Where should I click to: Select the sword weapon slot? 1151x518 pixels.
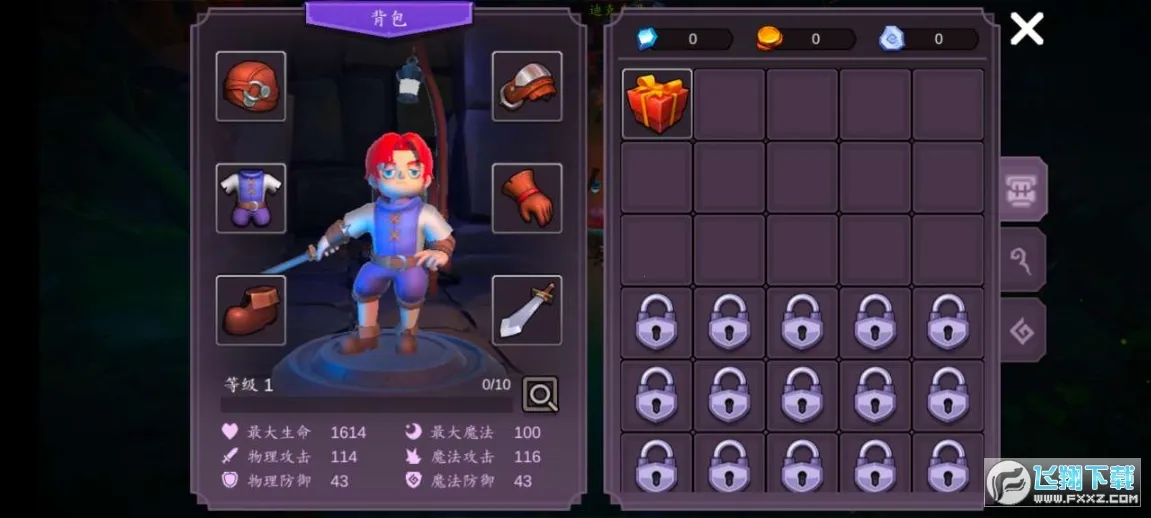point(526,310)
